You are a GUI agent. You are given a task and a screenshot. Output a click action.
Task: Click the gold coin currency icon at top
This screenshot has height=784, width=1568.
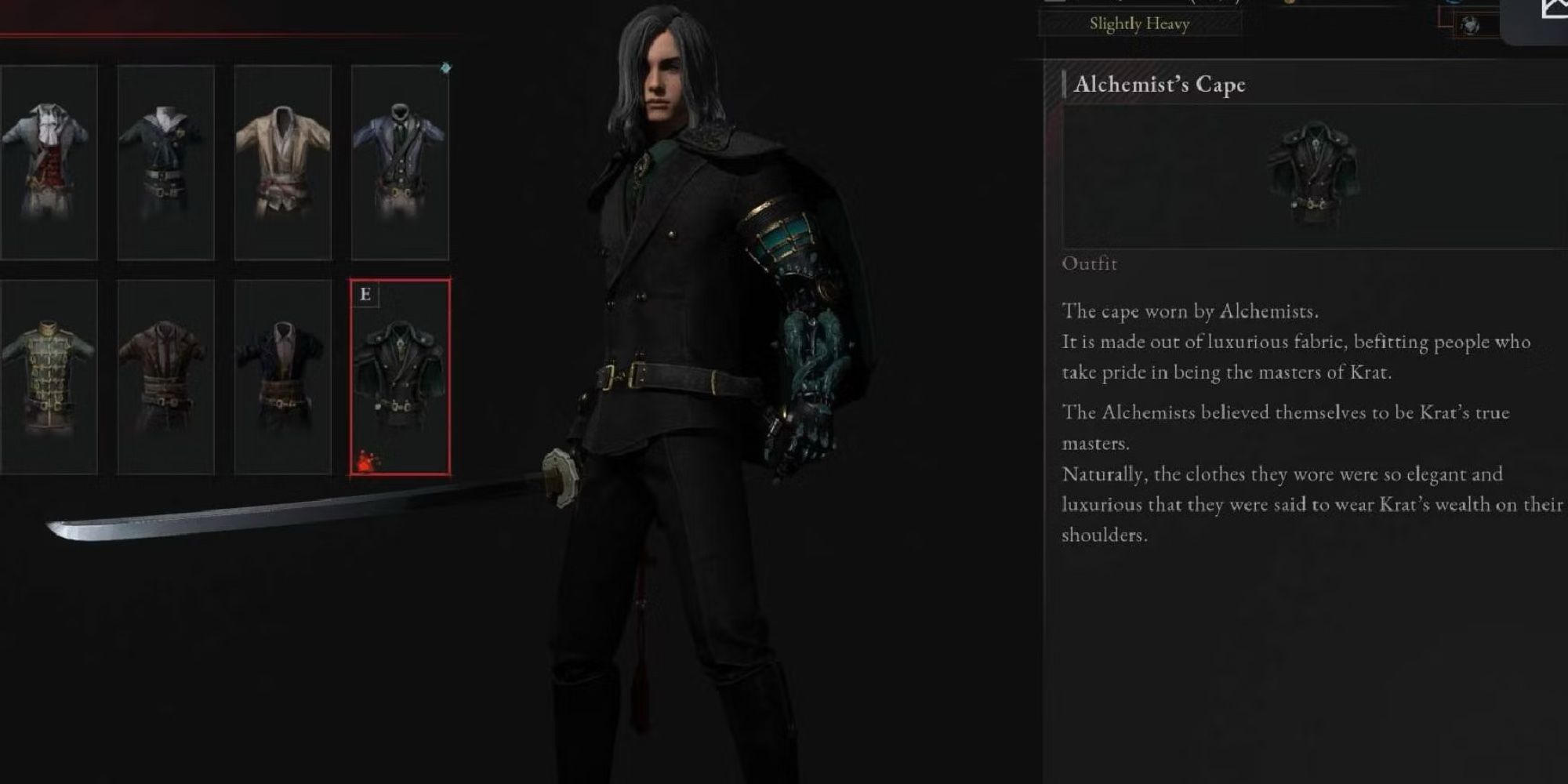pyautogui.click(x=1289, y=4)
